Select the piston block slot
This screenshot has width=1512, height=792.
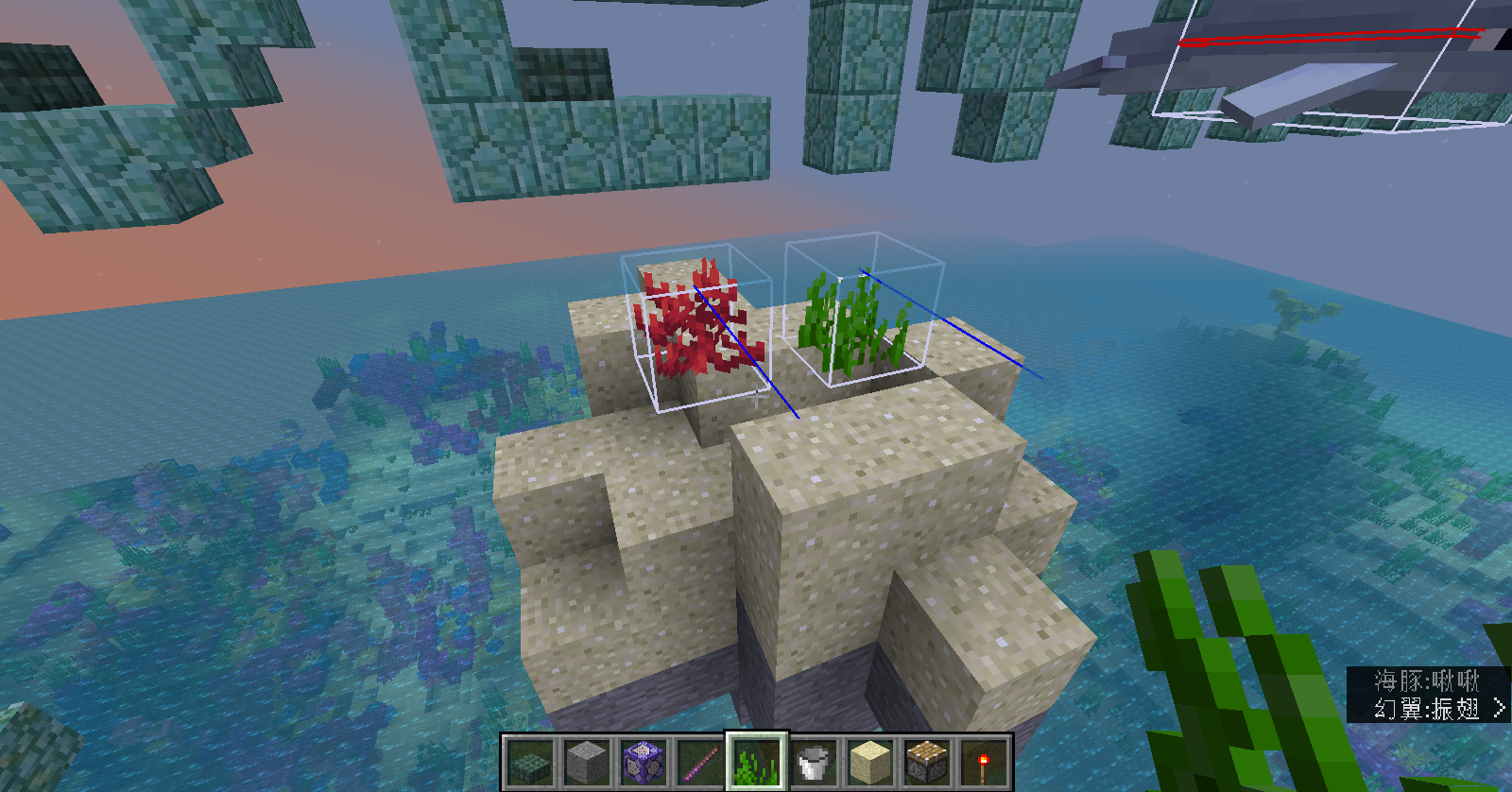pyautogui.click(x=927, y=762)
